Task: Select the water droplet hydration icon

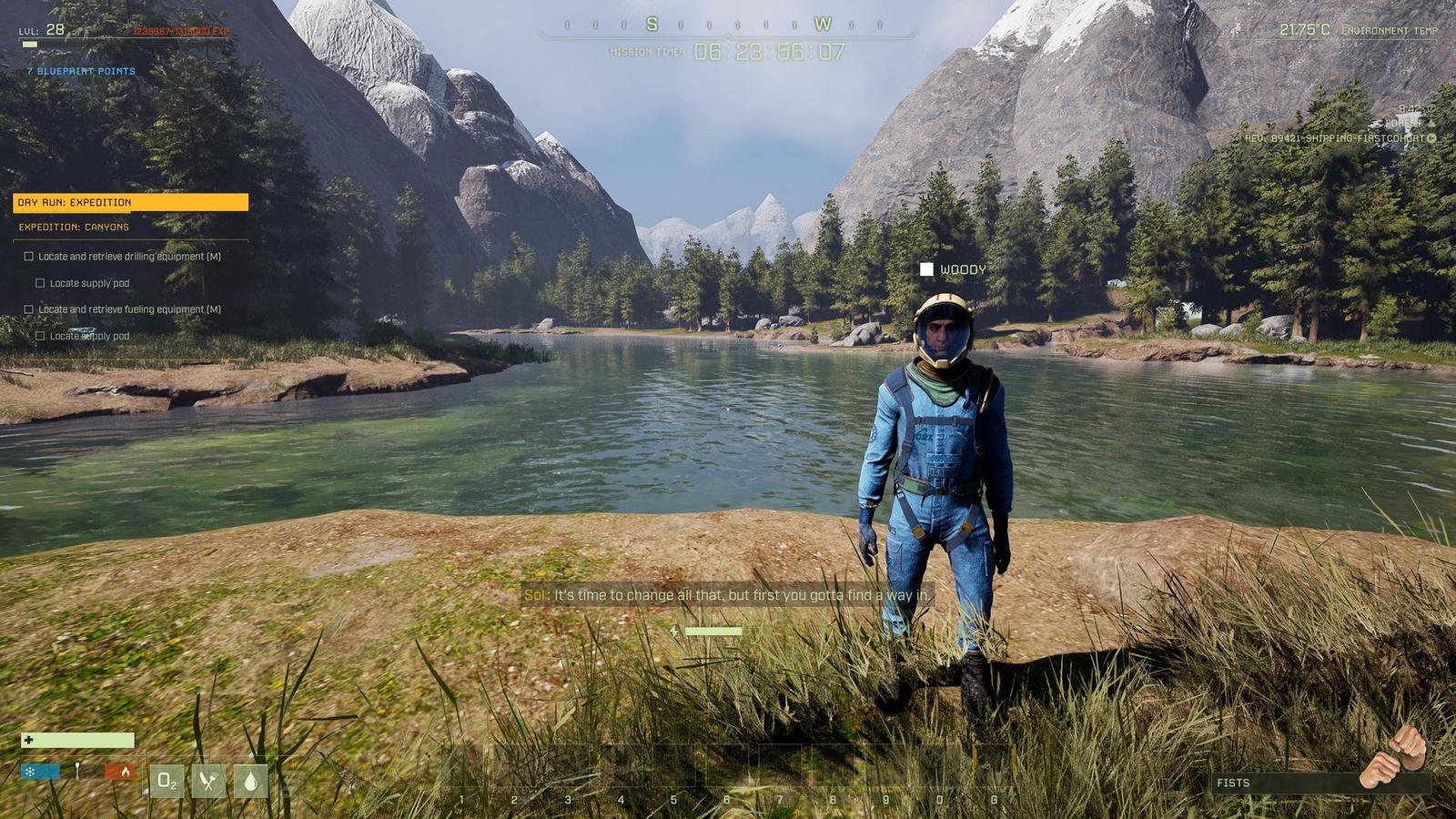Action: point(250,781)
